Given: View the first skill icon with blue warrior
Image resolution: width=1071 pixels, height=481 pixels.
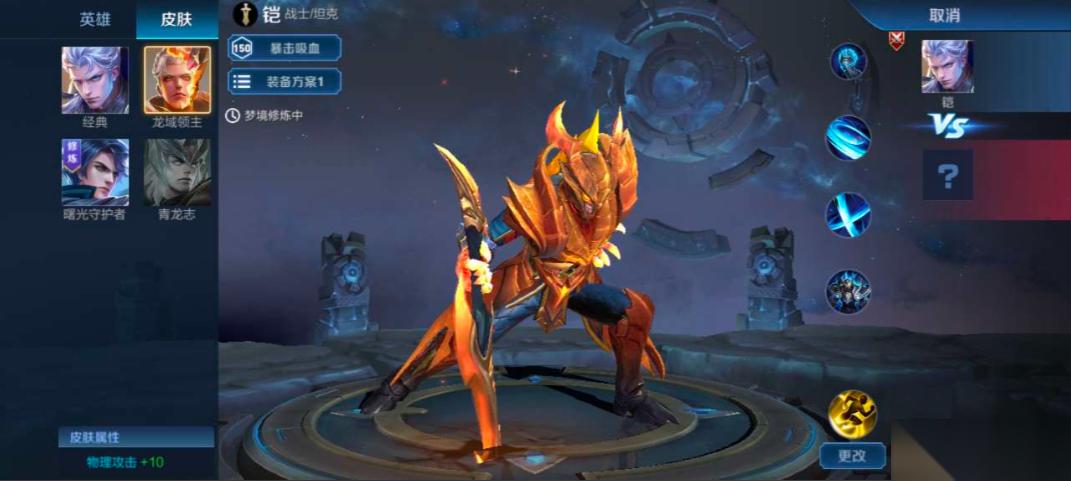Looking at the screenshot, I should (848, 62).
